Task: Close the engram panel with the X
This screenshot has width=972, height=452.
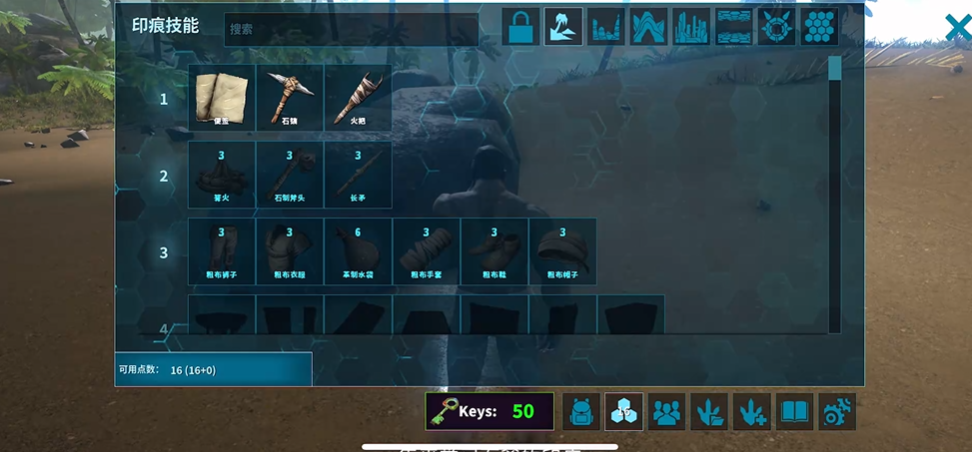Action: 958,28
